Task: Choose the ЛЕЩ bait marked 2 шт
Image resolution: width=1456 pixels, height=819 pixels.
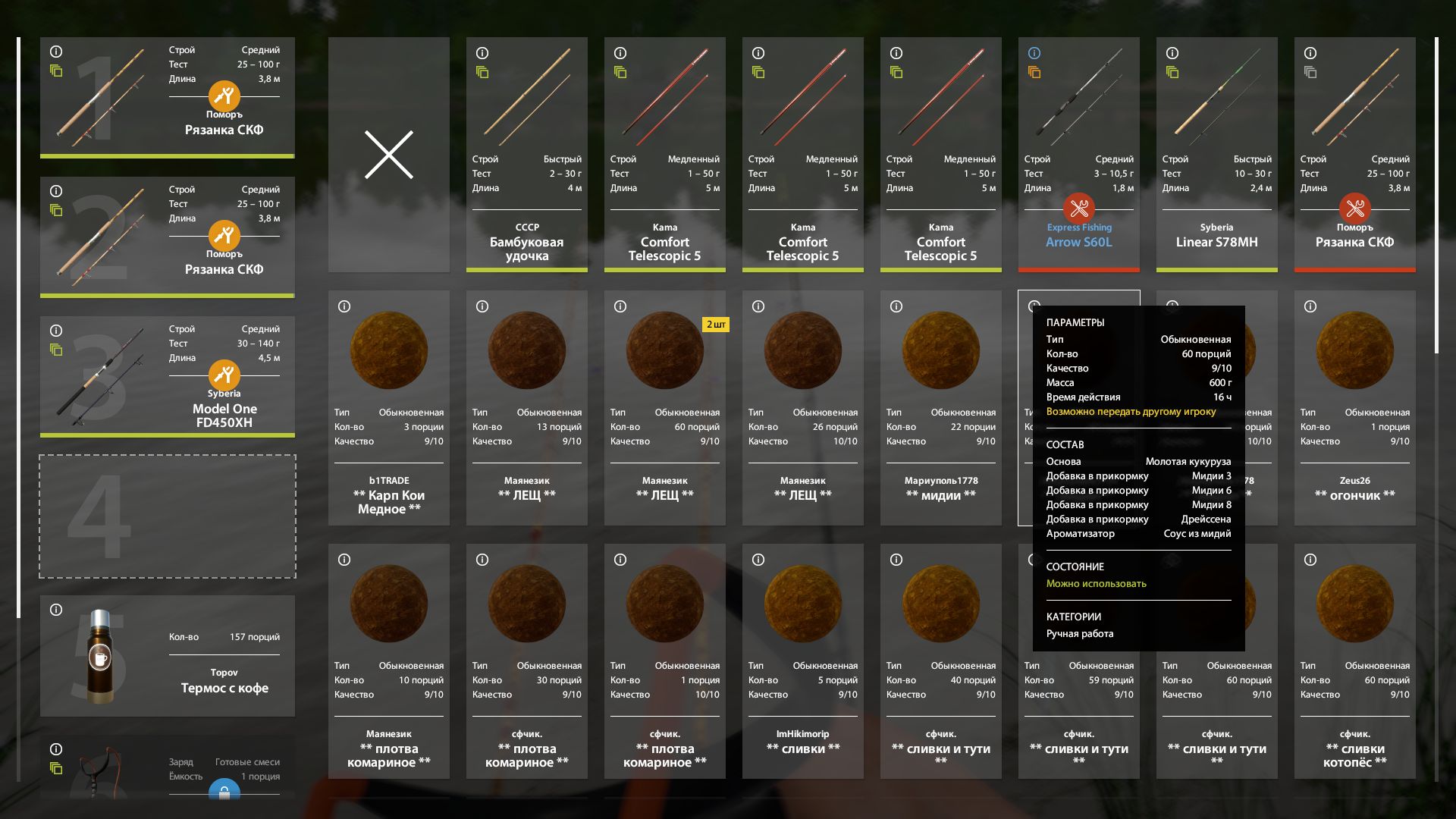Action: (x=664, y=408)
